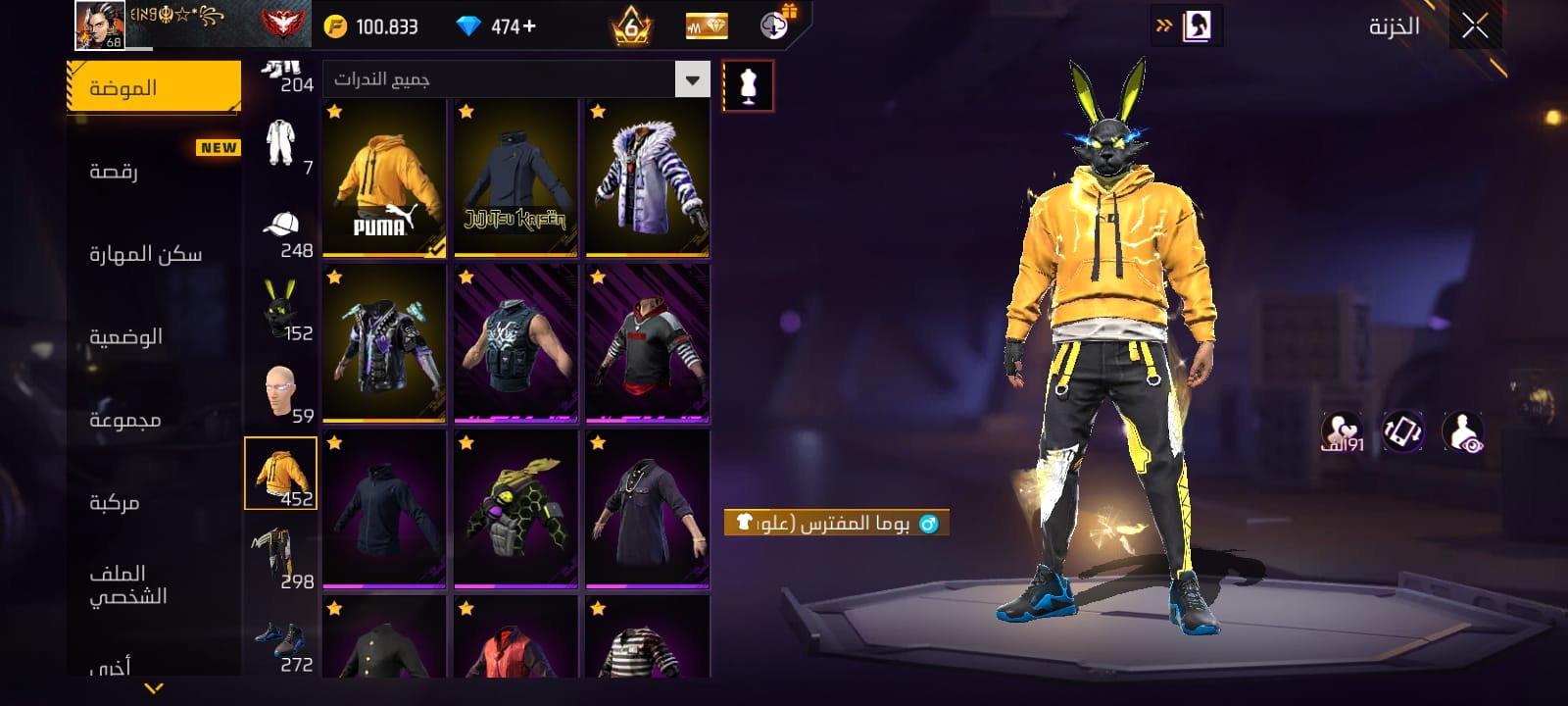Click the player avatar in the top corner

pos(100,25)
